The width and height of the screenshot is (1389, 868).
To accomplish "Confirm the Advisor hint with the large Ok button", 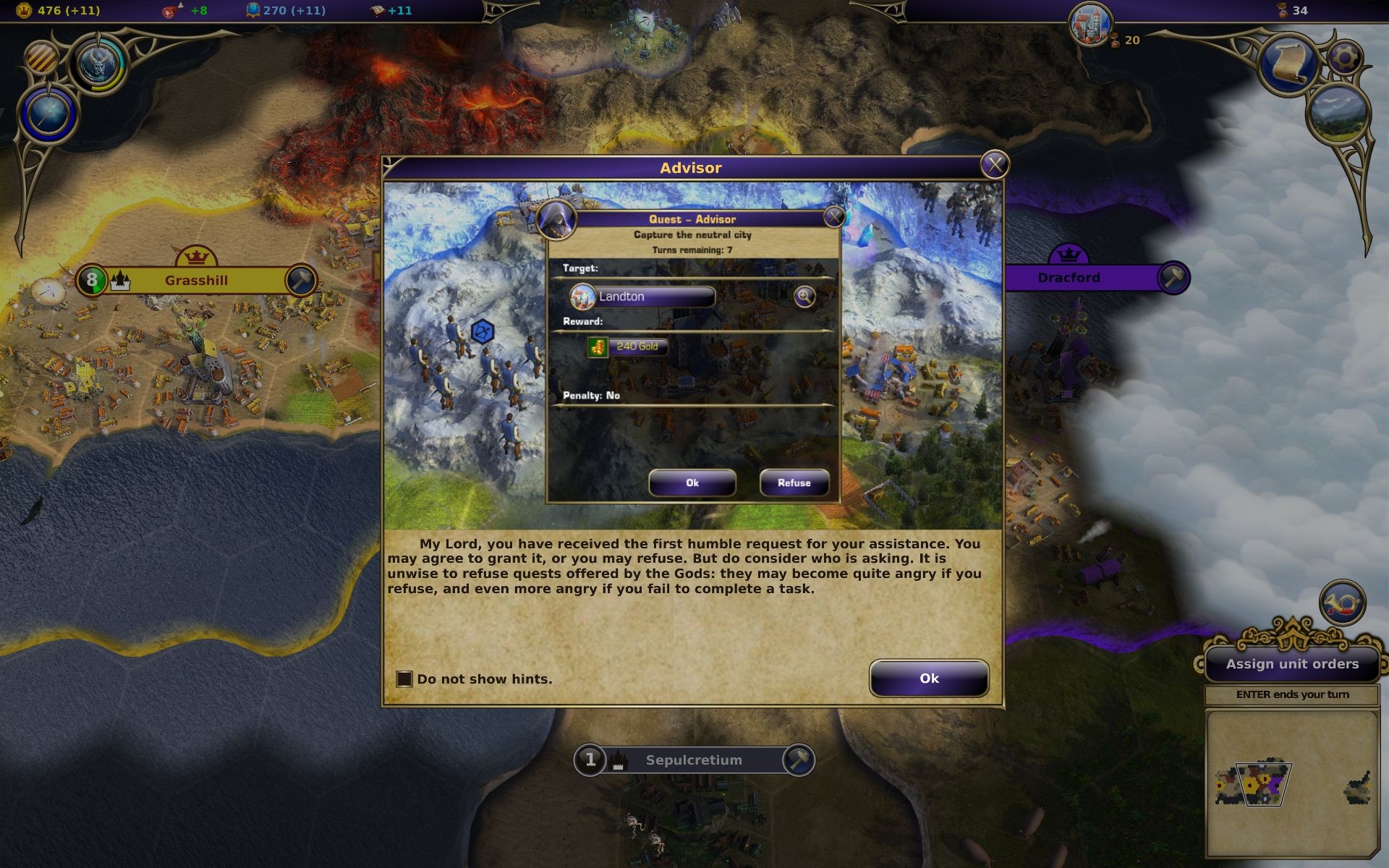I will pos(929,678).
